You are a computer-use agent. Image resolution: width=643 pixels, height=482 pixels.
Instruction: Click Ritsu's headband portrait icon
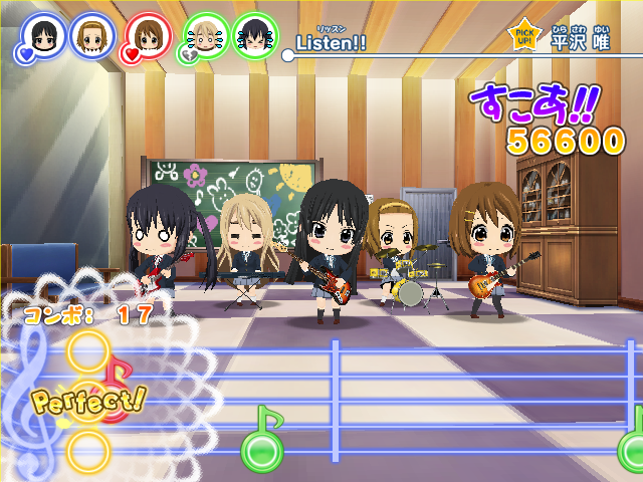coord(92,36)
